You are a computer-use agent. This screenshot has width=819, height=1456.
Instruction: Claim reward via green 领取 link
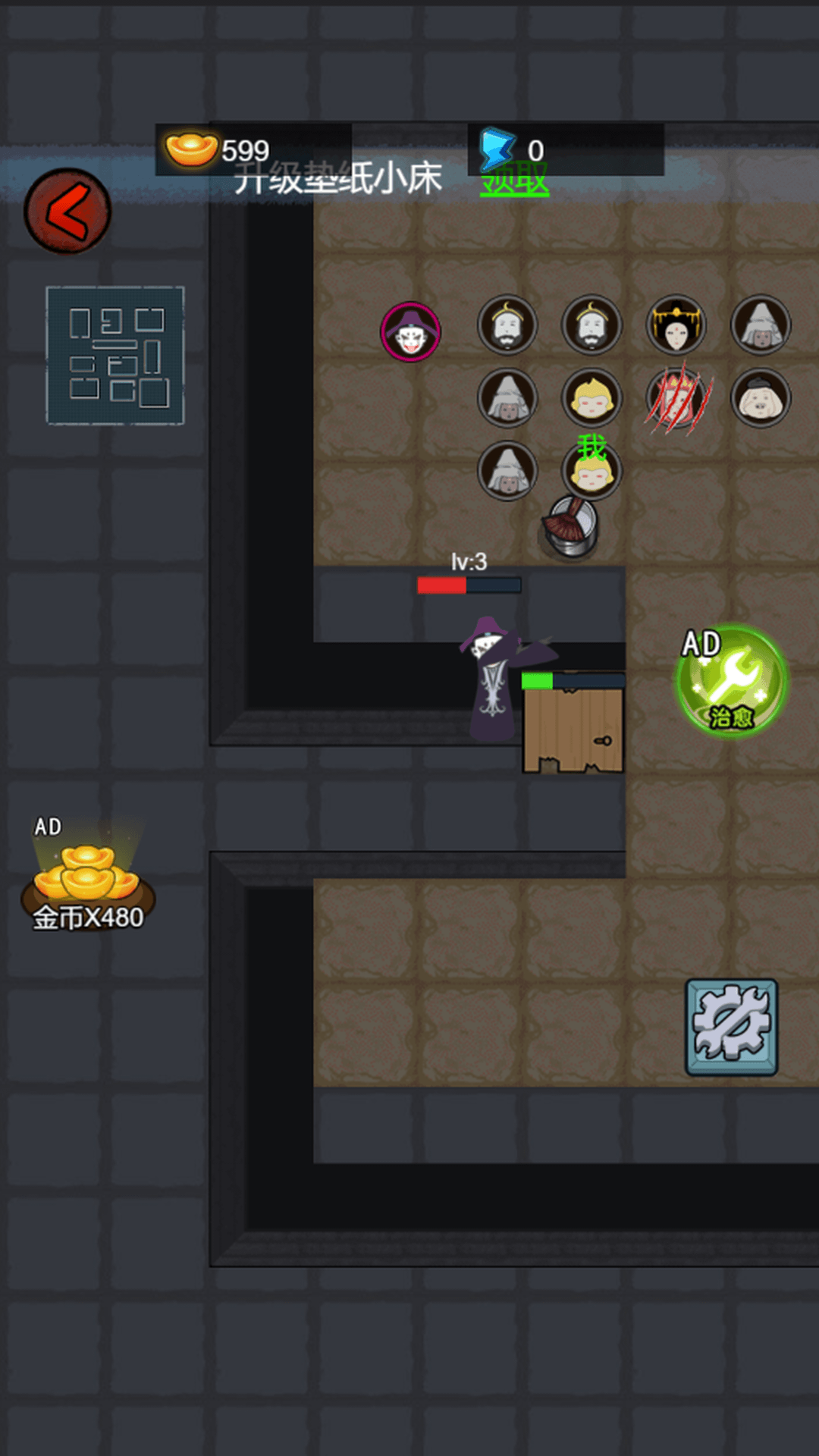[x=514, y=182]
